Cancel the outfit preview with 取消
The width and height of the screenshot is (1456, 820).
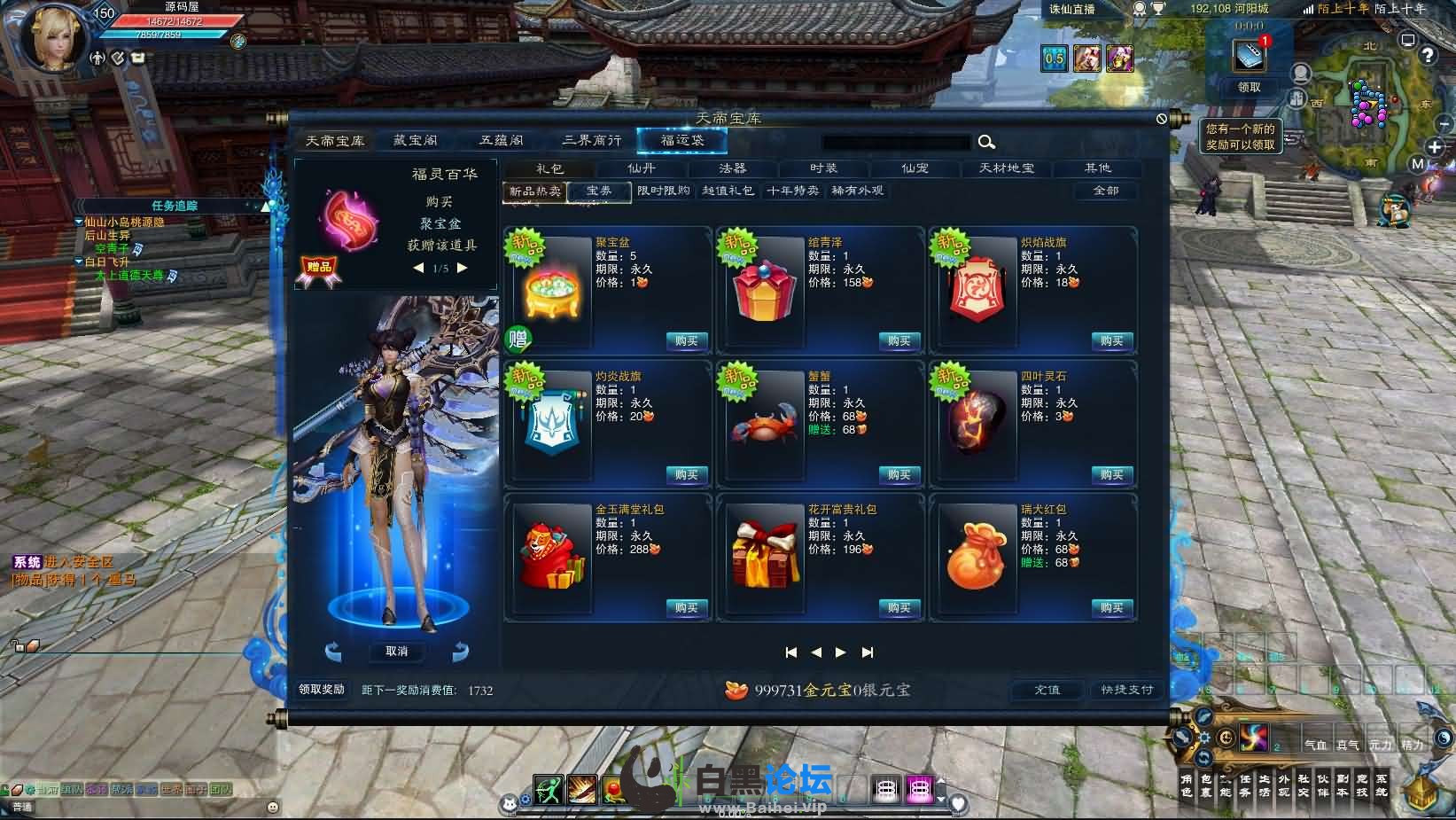pos(396,652)
